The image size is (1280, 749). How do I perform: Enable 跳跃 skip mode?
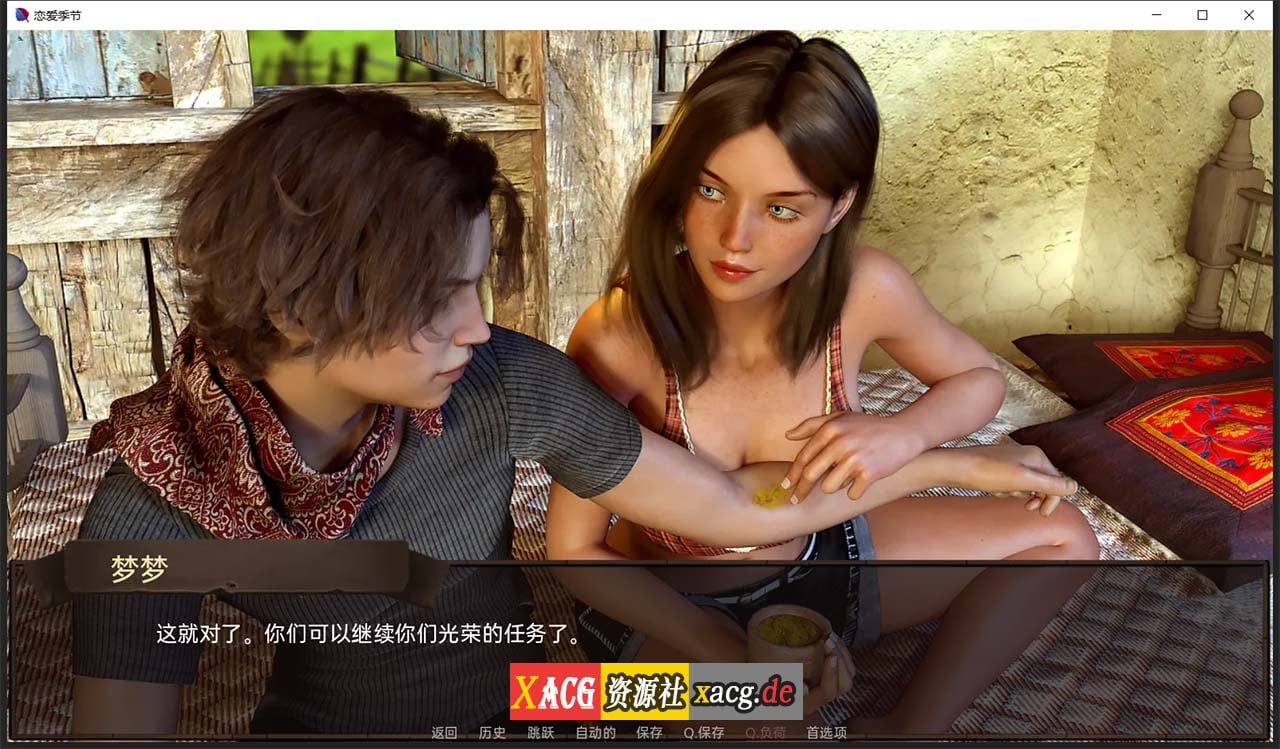pos(539,732)
